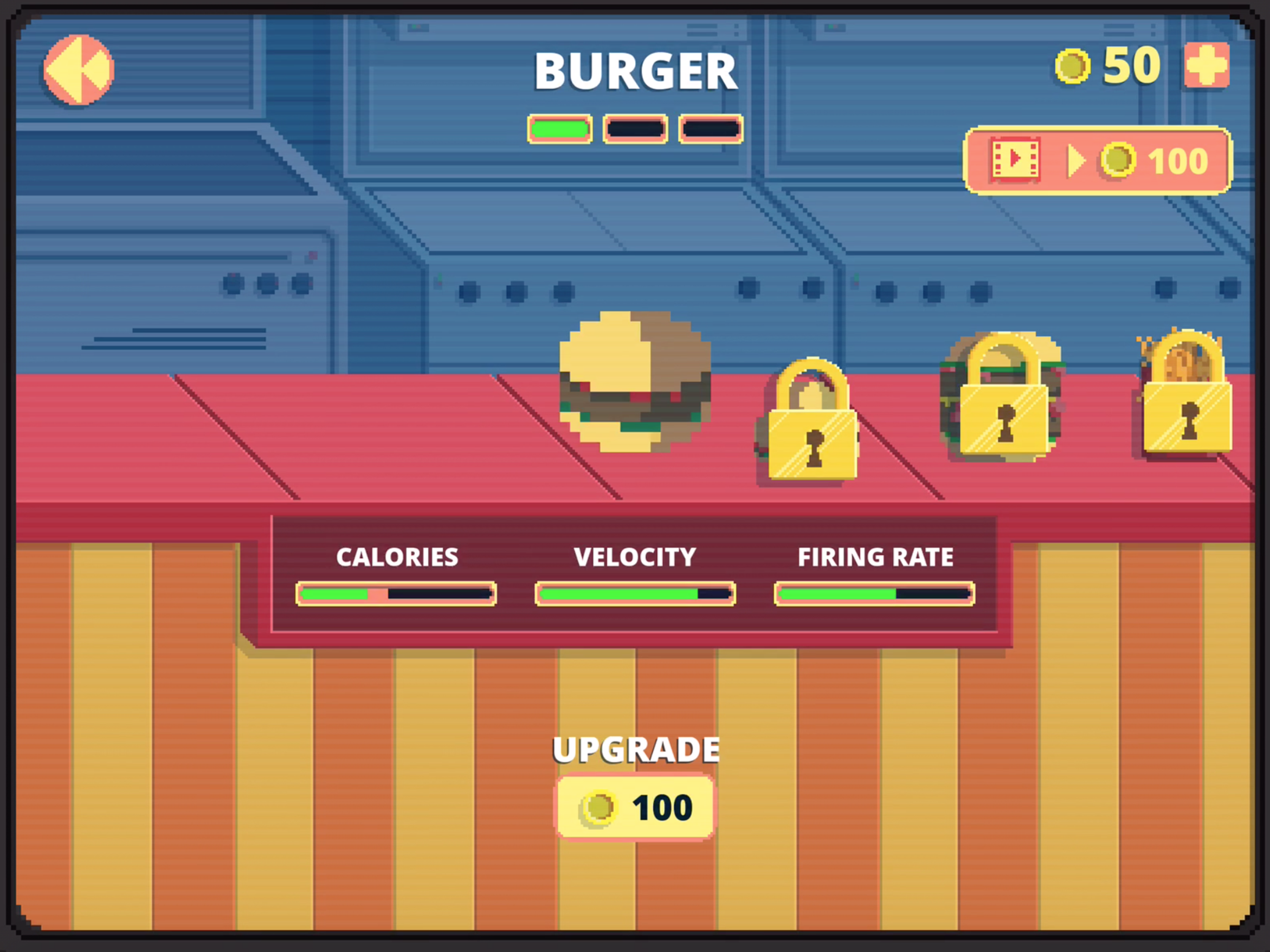The width and height of the screenshot is (1270, 952).
Task: Click the VELOCITY progress bar
Action: tap(635, 593)
